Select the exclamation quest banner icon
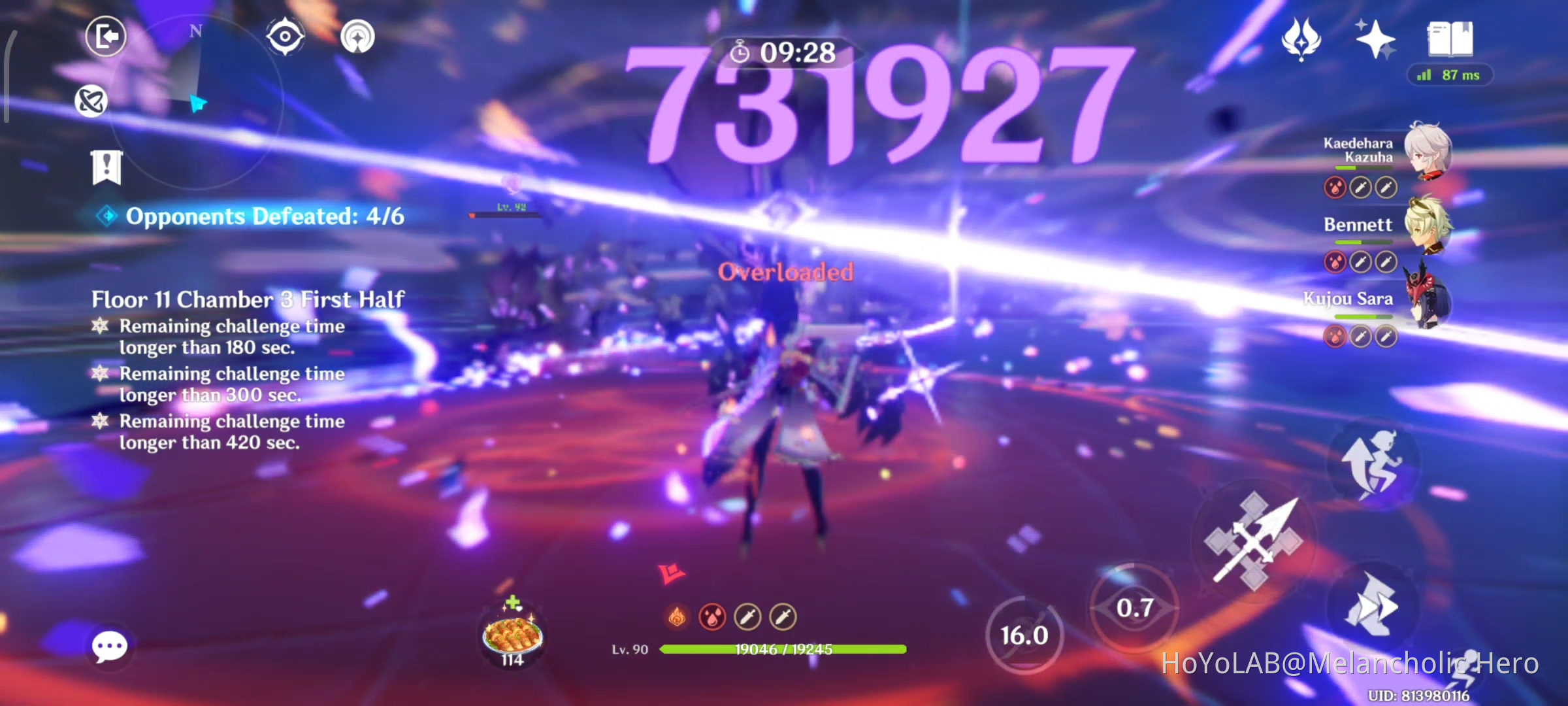 [x=106, y=167]
